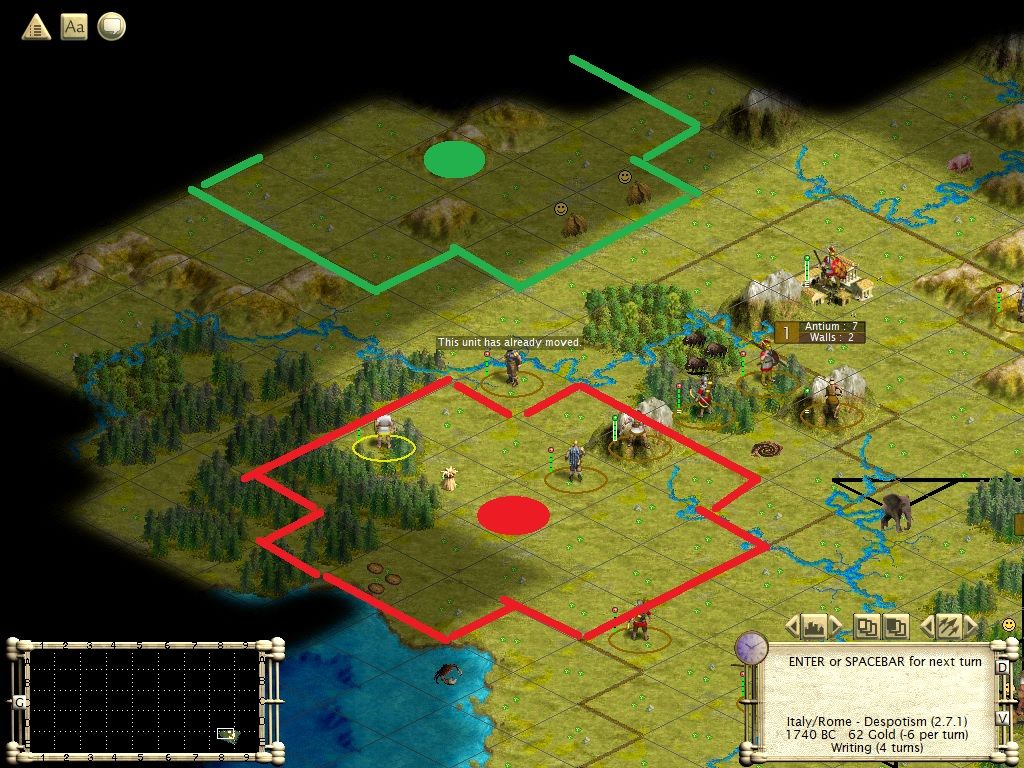Select the city skyline button
The height and width of the screenshot is (768, 1024).
pyautogui.click(x=814, y=627)
